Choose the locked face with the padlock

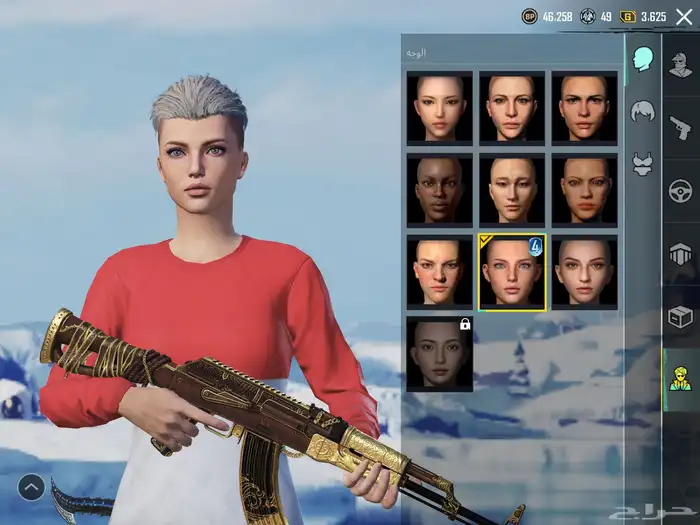(439, 354)
